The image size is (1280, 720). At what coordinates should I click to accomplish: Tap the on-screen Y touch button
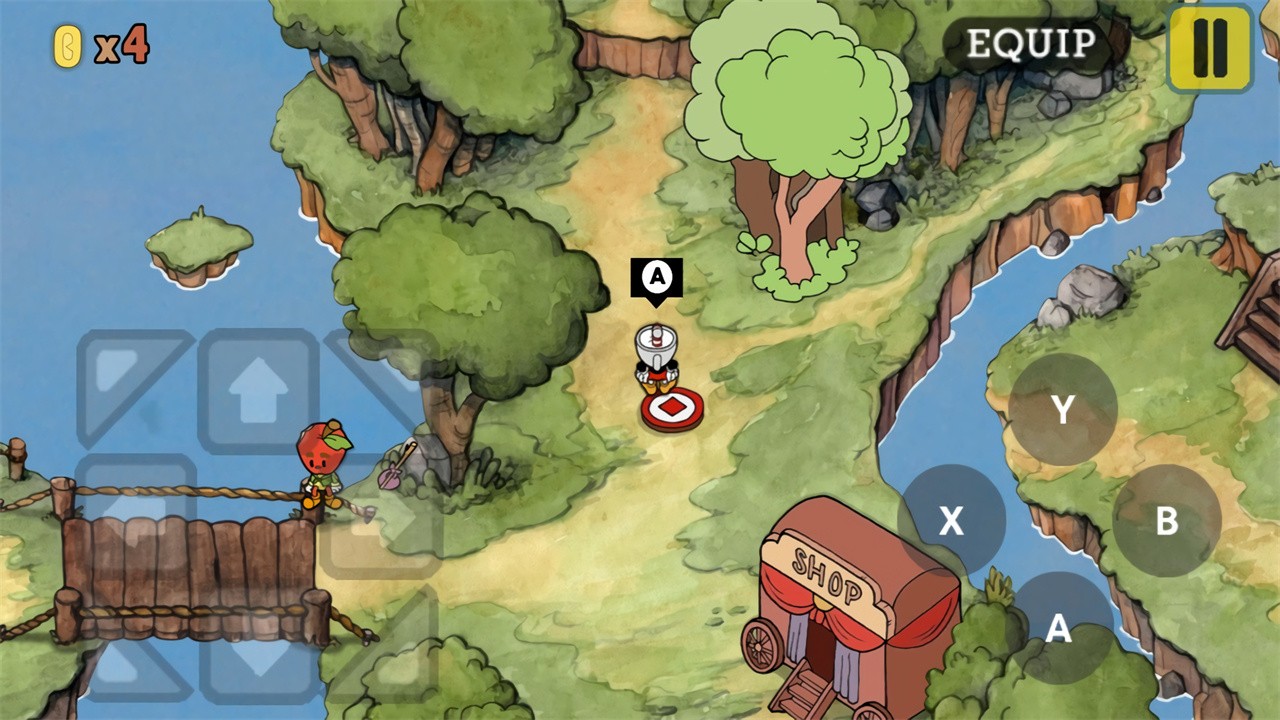[1062, 409]
